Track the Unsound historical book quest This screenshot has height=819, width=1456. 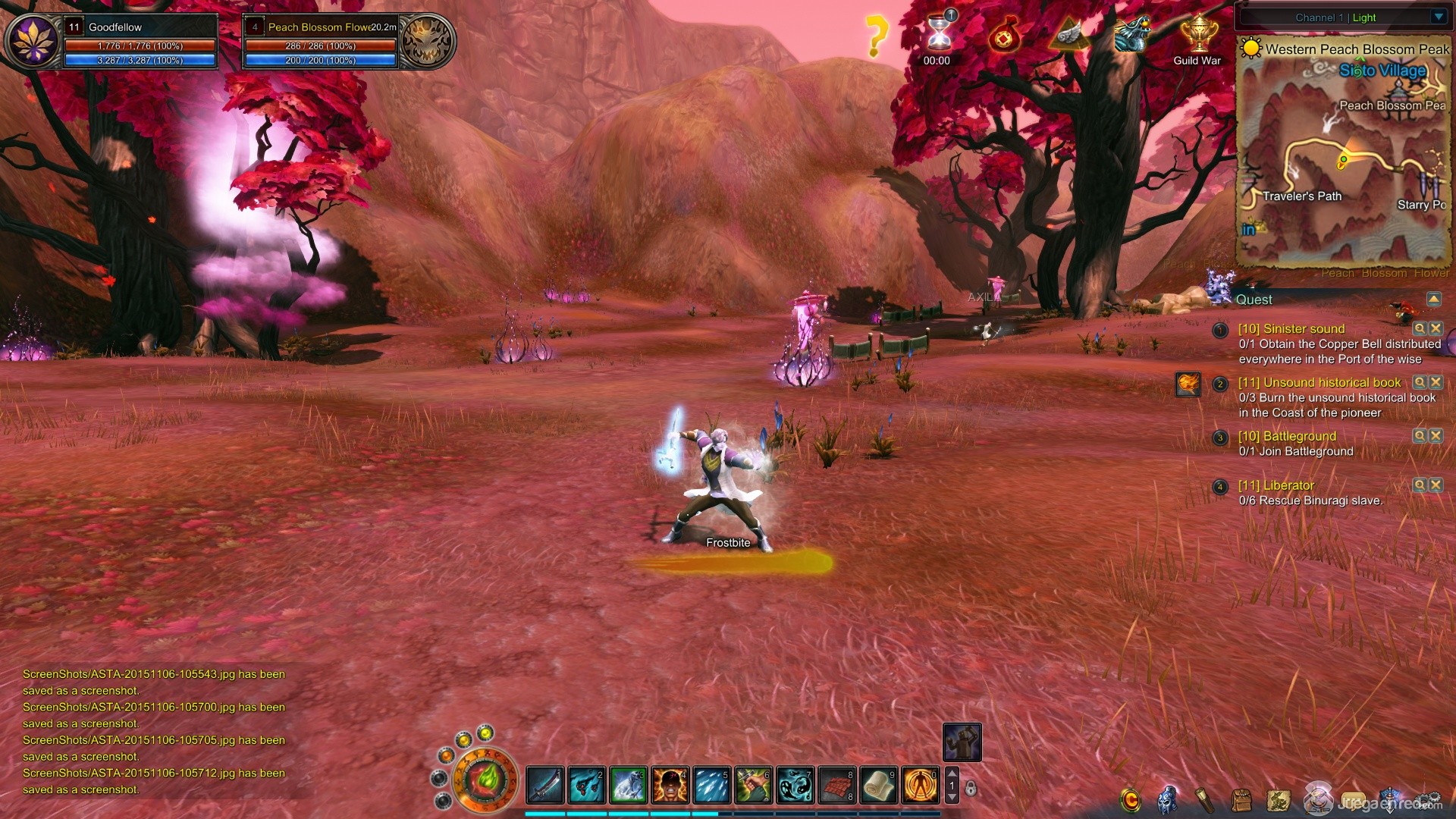(1419, 382)
